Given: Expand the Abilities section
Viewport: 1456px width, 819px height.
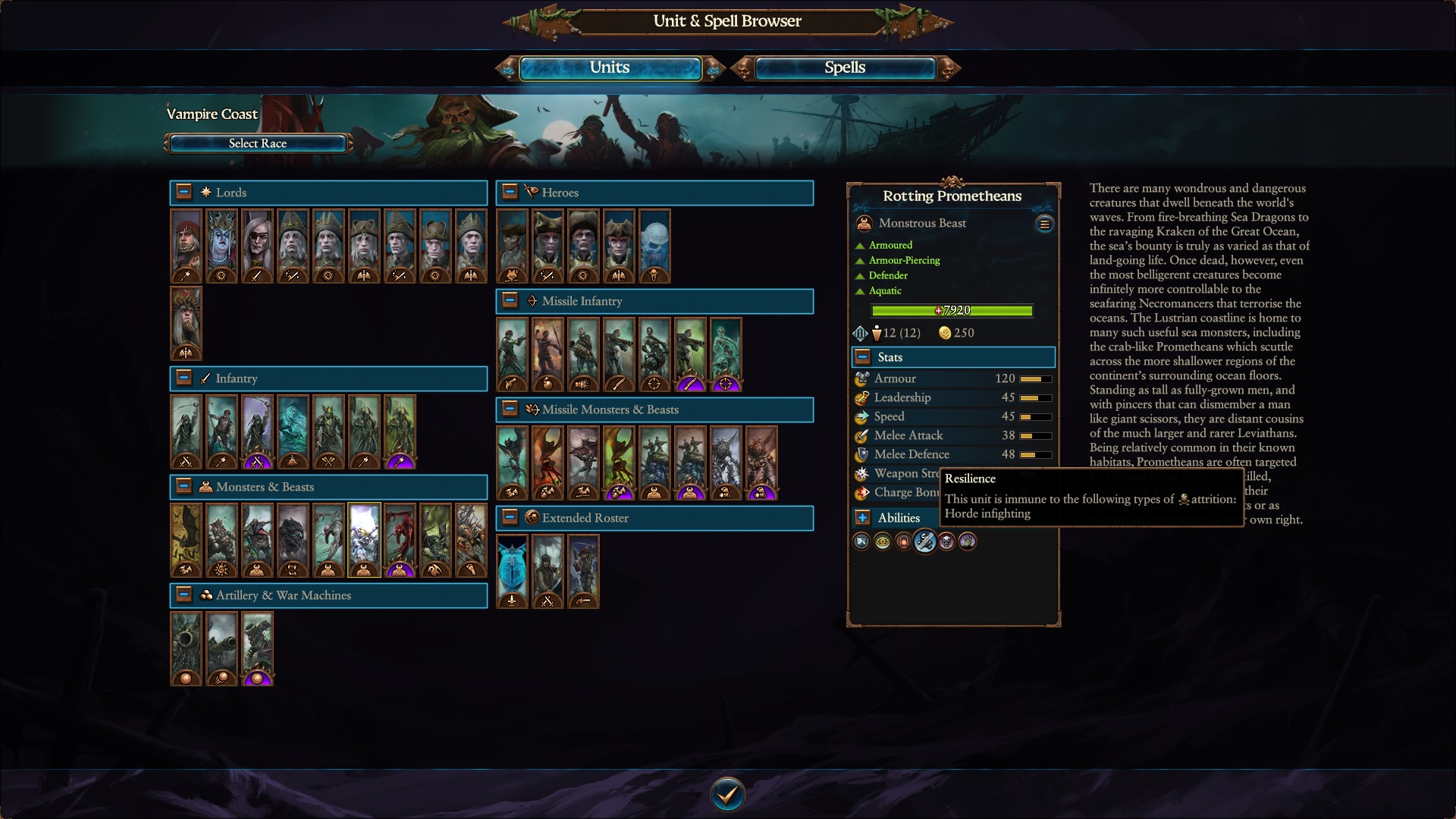Looking at the screenshot, I should 863,518.
